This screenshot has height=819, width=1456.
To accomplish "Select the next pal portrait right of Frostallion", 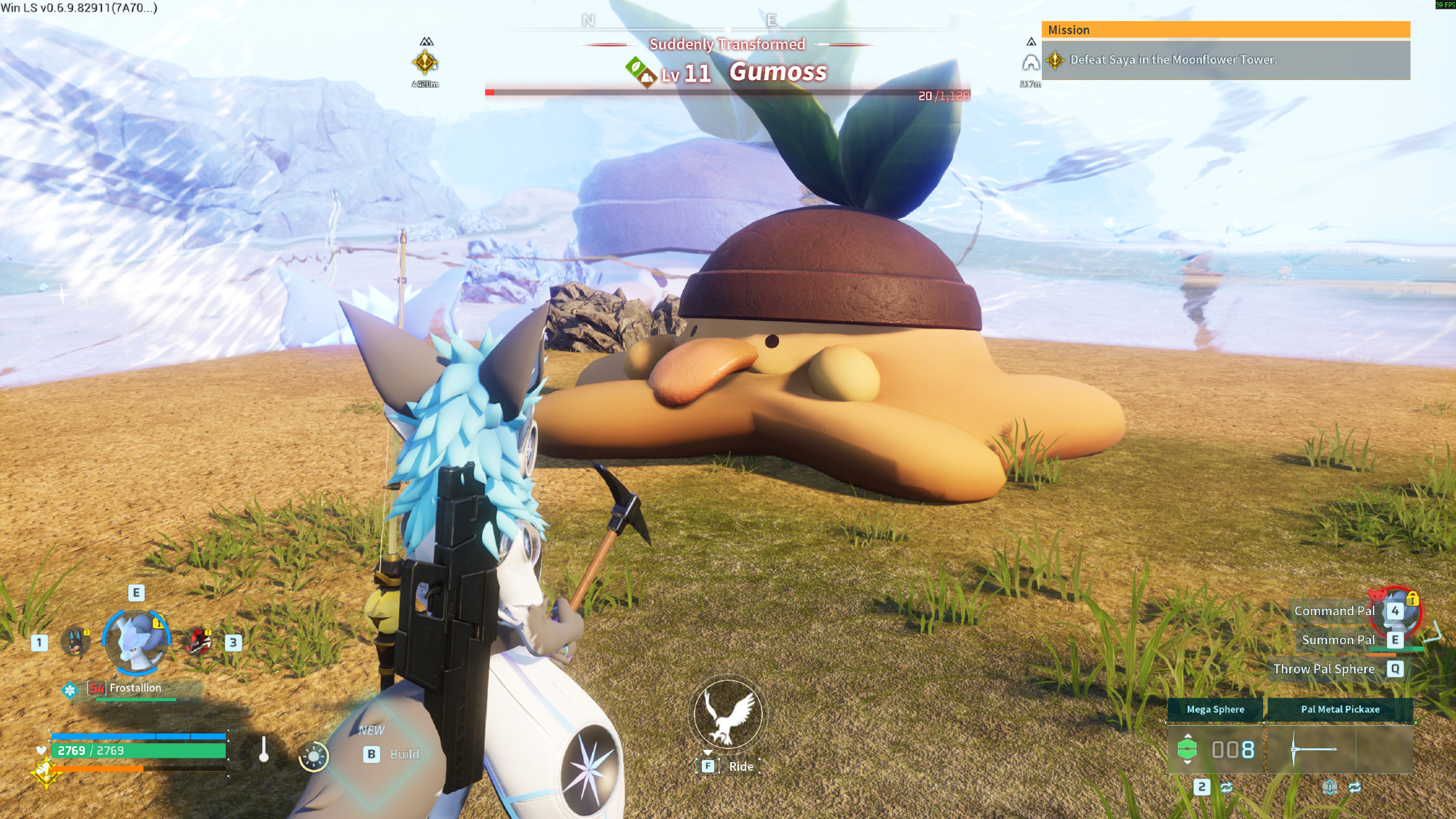I will pos(198,641).
